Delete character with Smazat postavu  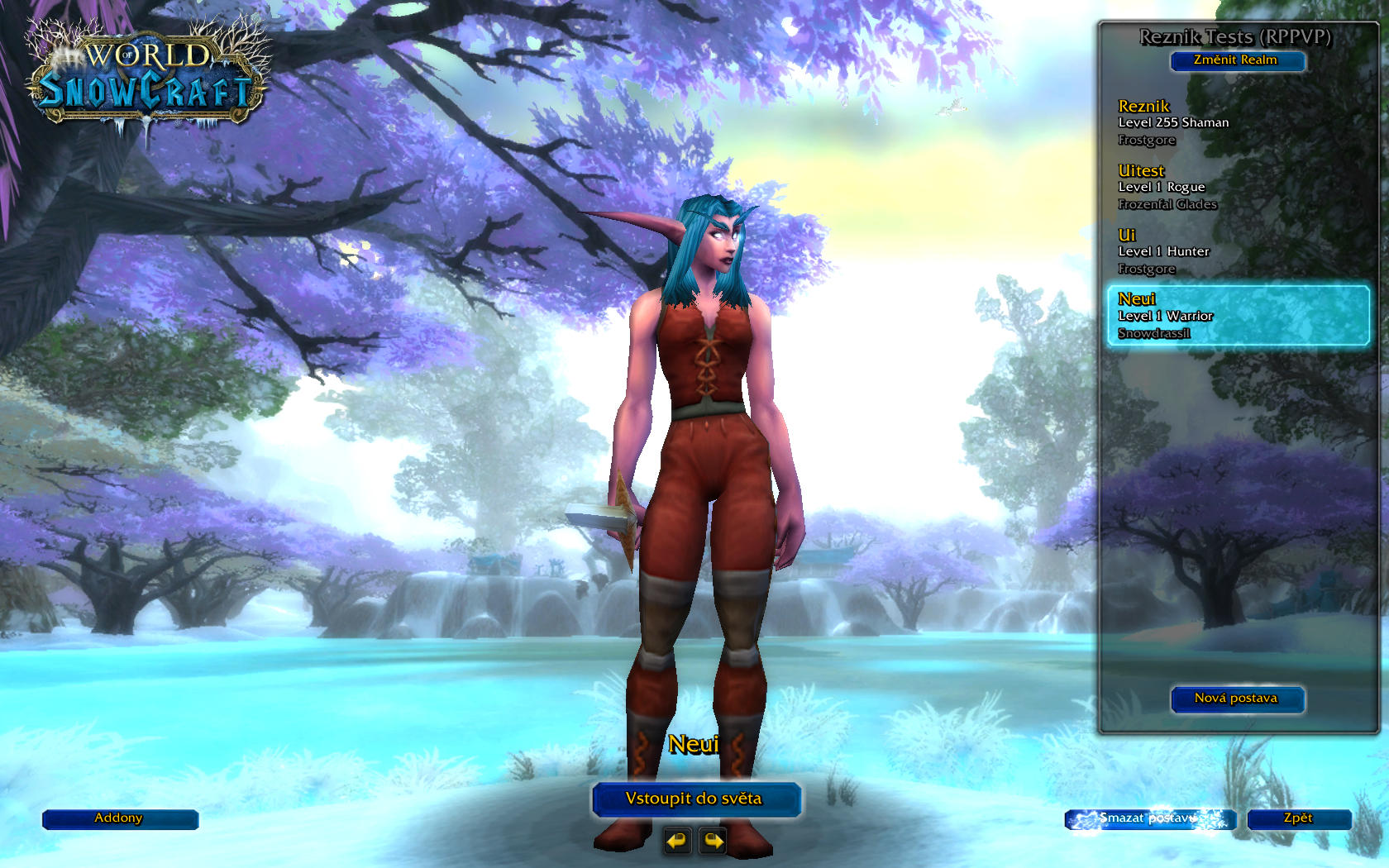click(1148, 818)
